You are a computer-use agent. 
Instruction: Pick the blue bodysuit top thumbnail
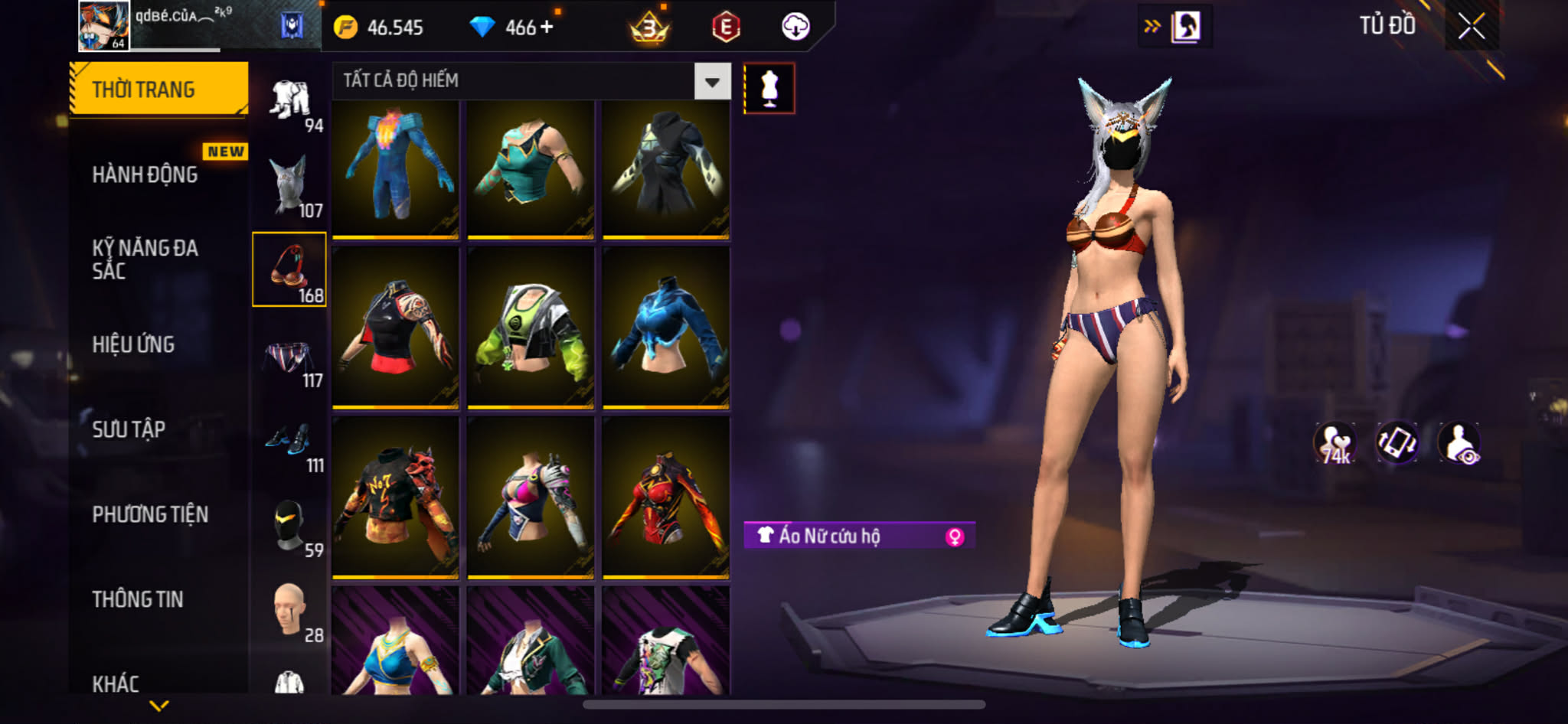[395, 168]
